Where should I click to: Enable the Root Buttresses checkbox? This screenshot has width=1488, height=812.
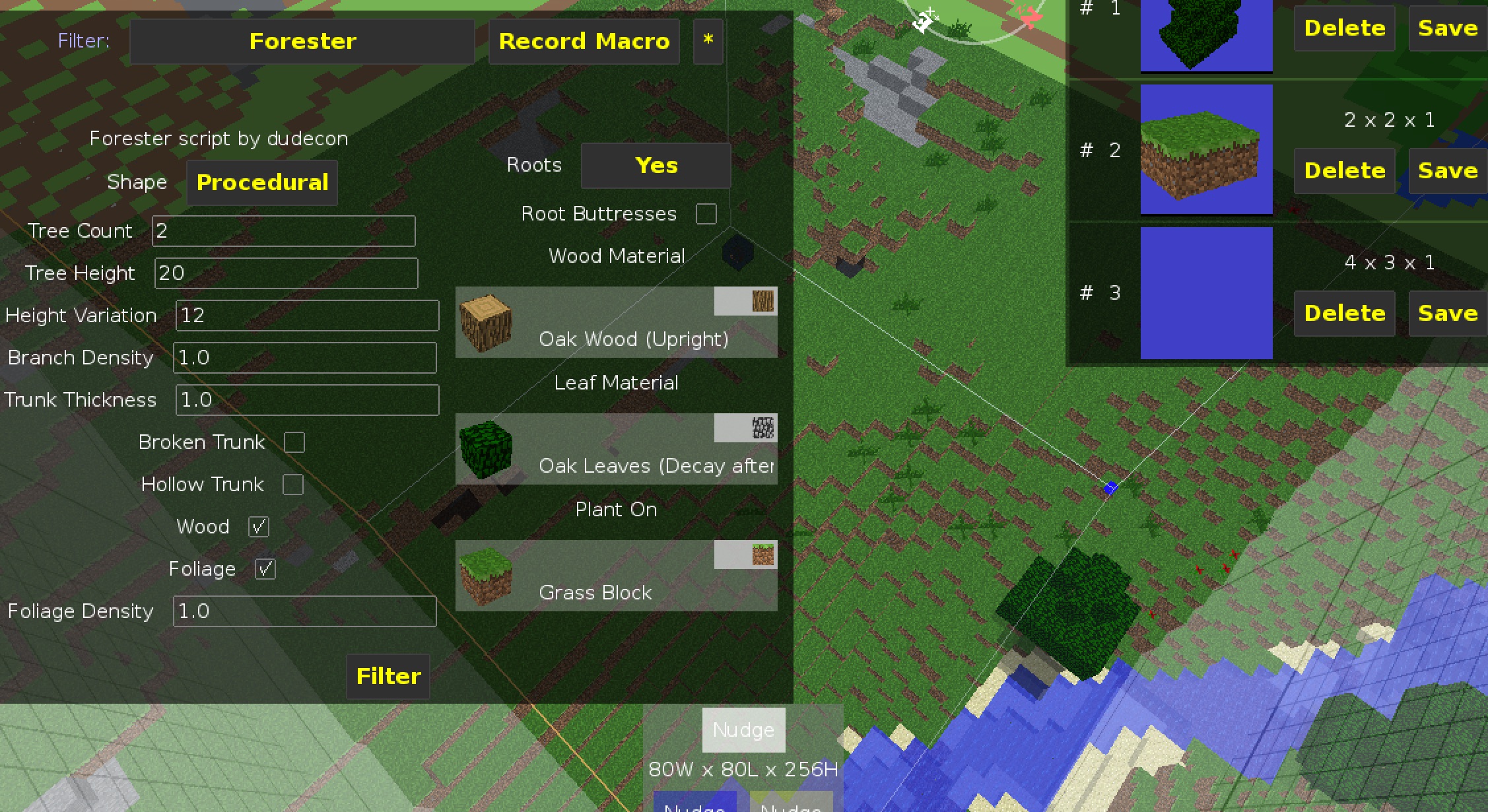point(706,213)
